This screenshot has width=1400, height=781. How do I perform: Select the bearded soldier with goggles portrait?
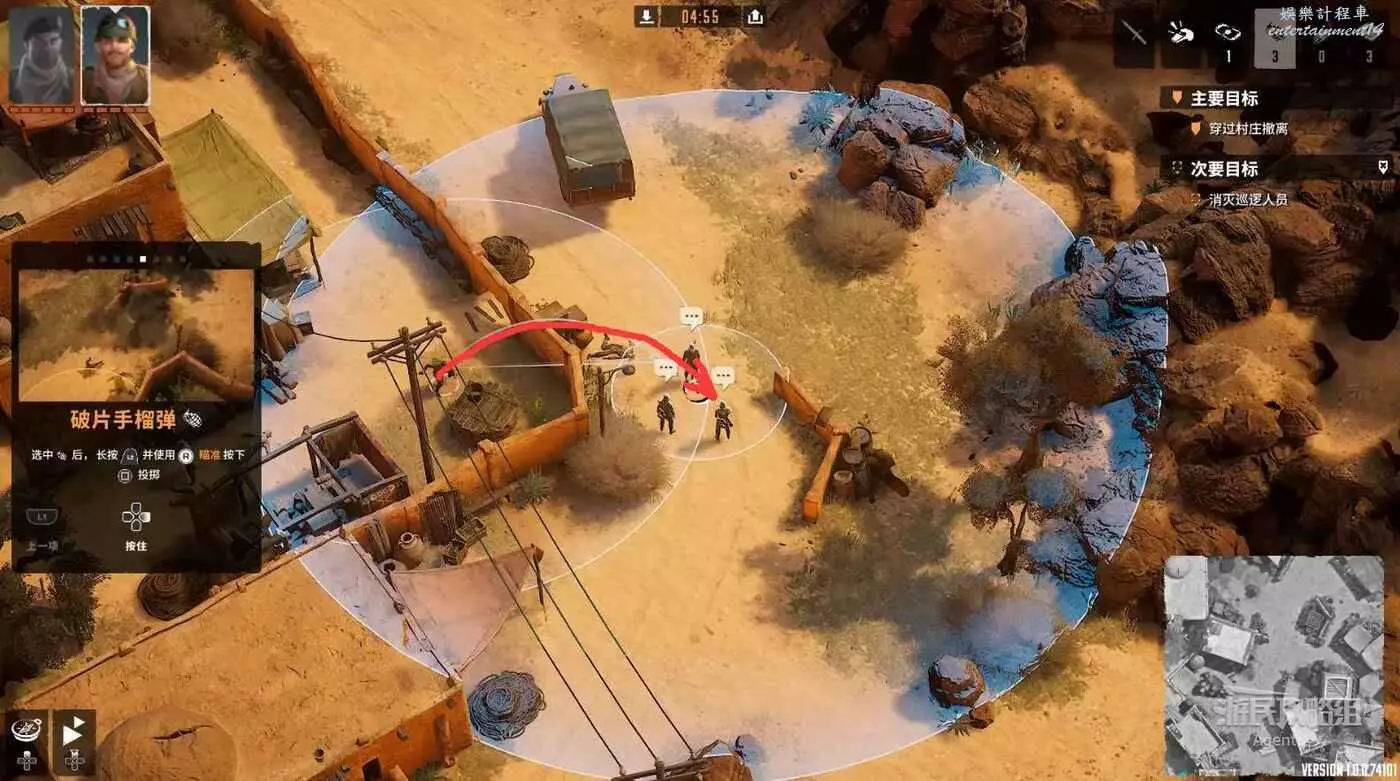pyautogui.click(x=115, y=55)
